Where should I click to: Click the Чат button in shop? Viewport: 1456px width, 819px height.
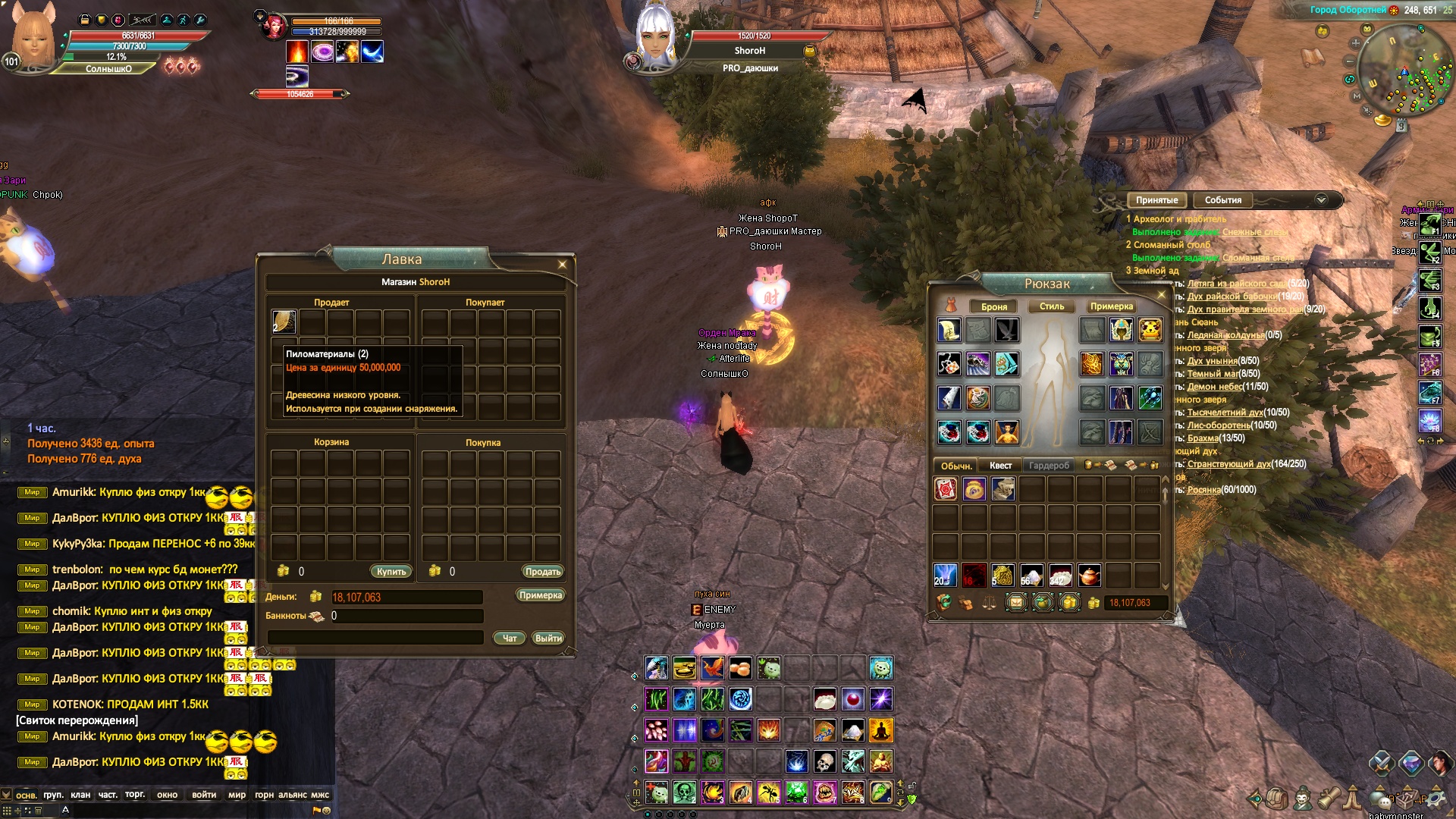pyautogui.click(x=510, y=639)
